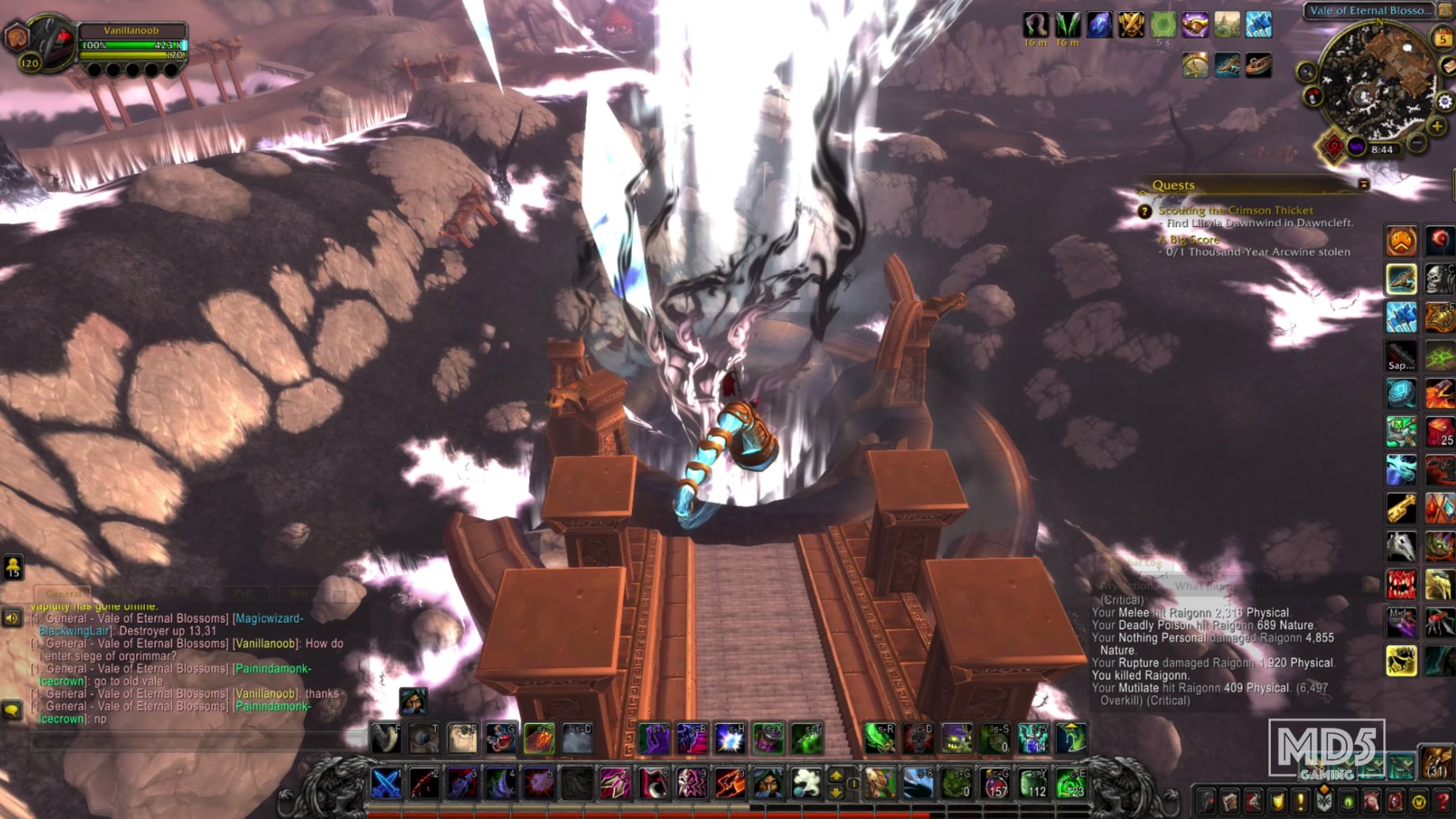Select the crossed-swords ability in slot 1
This screenshot has height=819, width=1456.
click(385, 784)
